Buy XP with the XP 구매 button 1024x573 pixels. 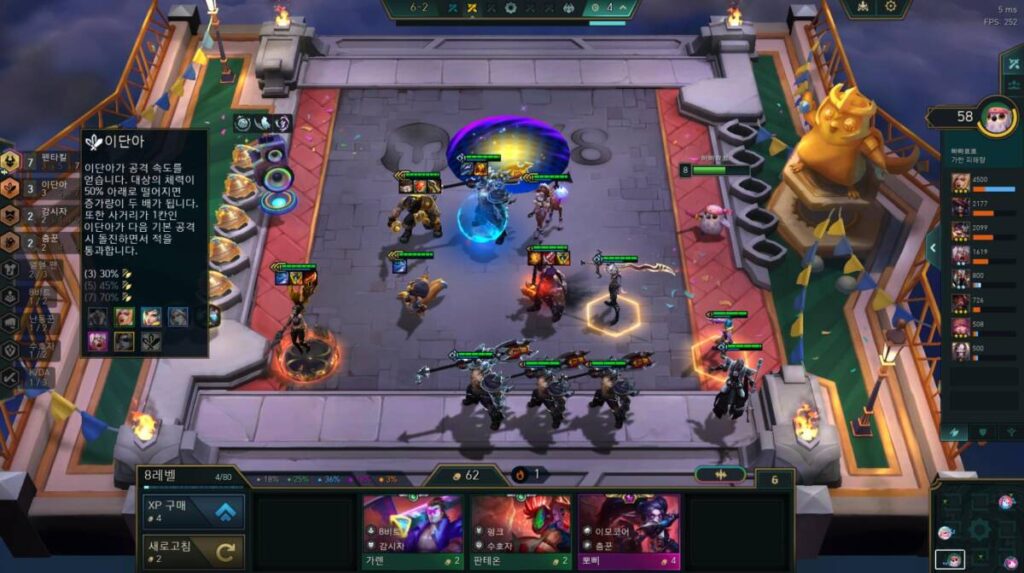[x=193, y=511]
